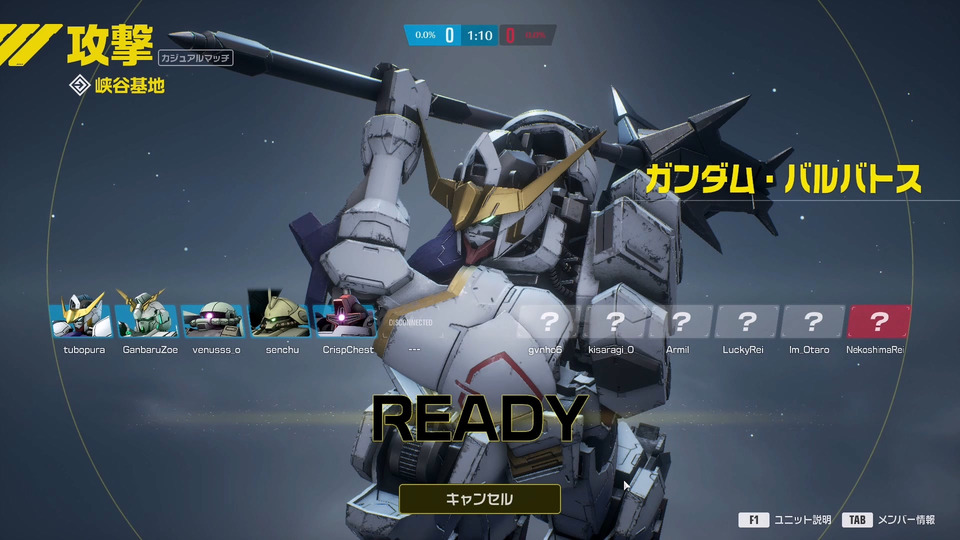
Task: Cancel the ready status with キャンセル
Action: [x=479, y=498]
